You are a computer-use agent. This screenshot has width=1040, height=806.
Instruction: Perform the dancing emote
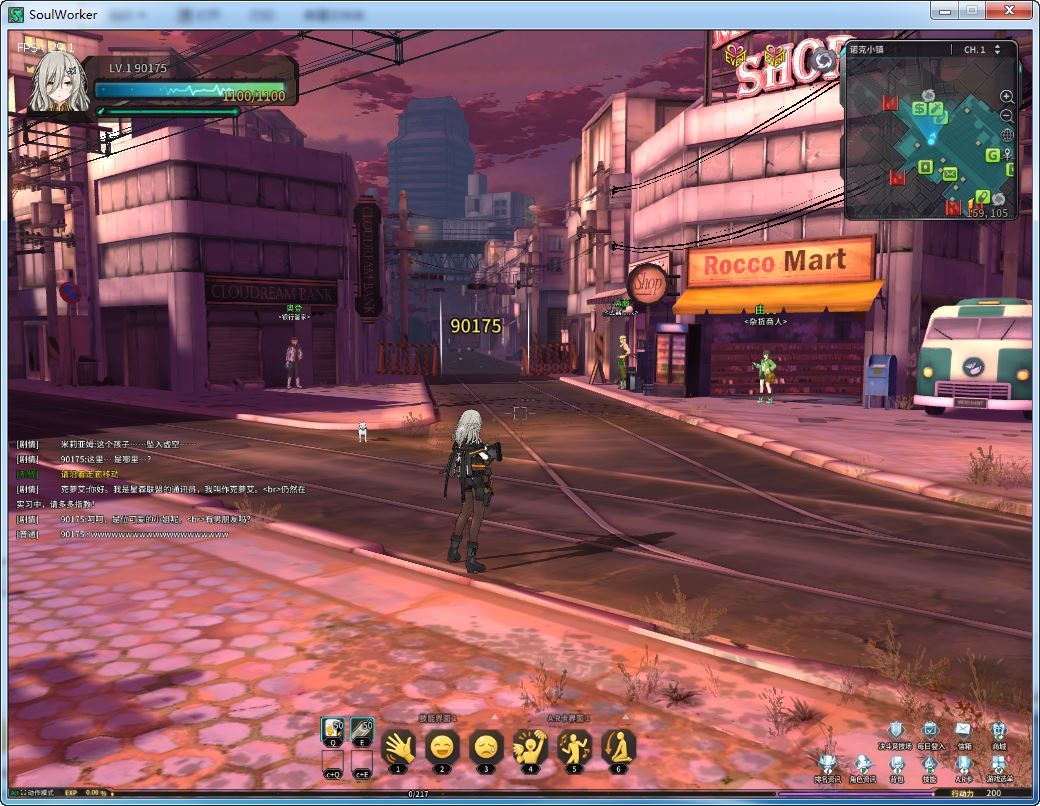pyautogui.click(x=574, y=747)
